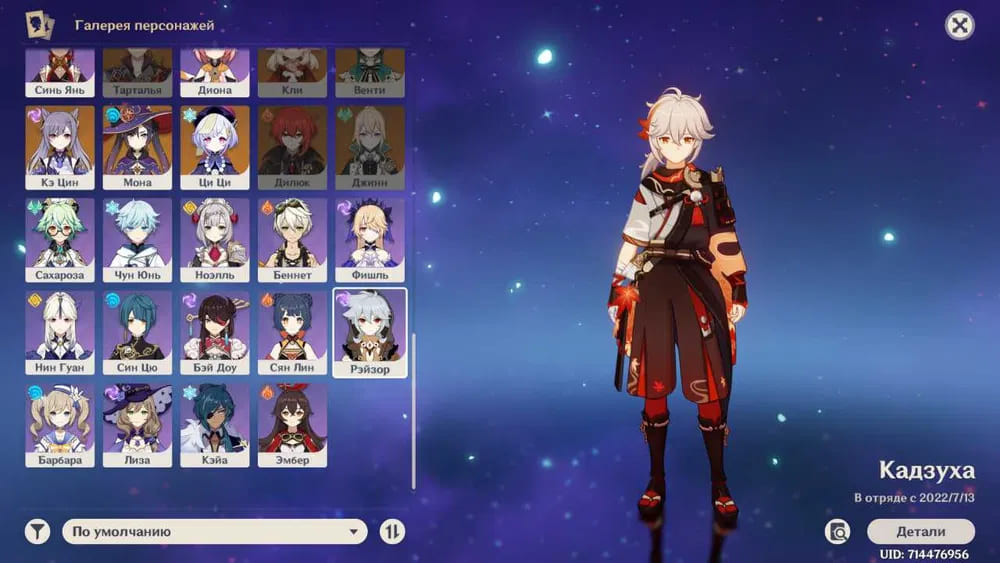Choose Сахароза from the gallery
The image size is (1000, 563).
click(x=60, y=239)
